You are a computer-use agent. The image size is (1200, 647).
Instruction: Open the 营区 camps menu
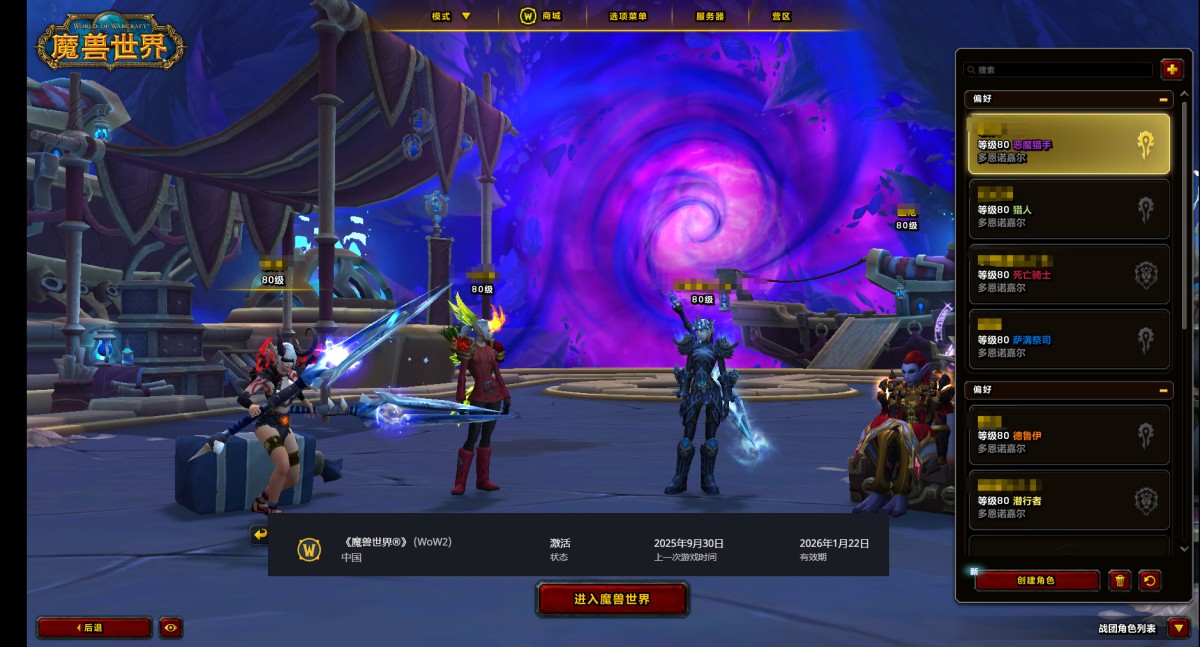(781, 16)
